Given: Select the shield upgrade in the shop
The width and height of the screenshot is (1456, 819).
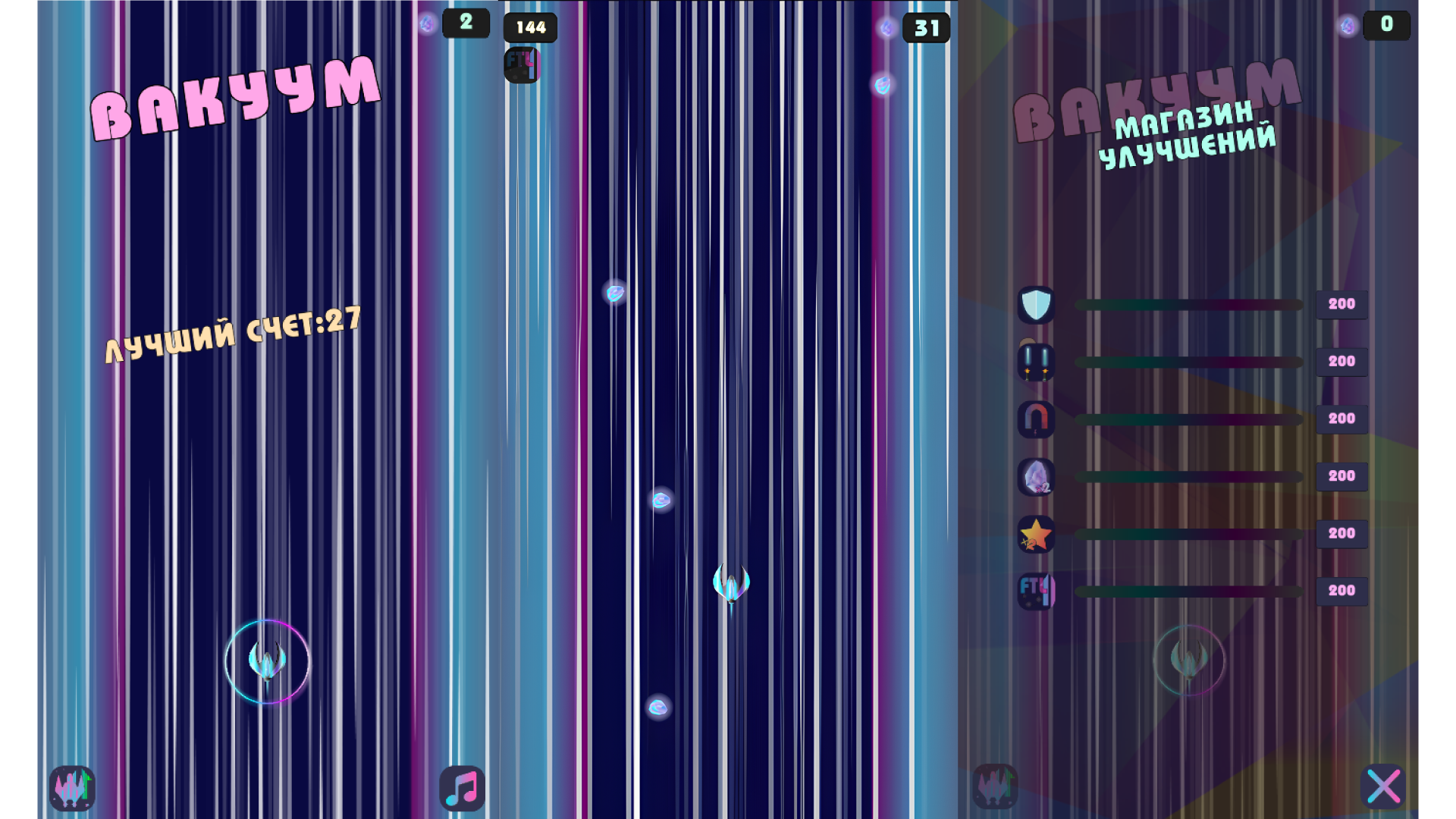Looking at the screenshot, I should coord(1037,304).
